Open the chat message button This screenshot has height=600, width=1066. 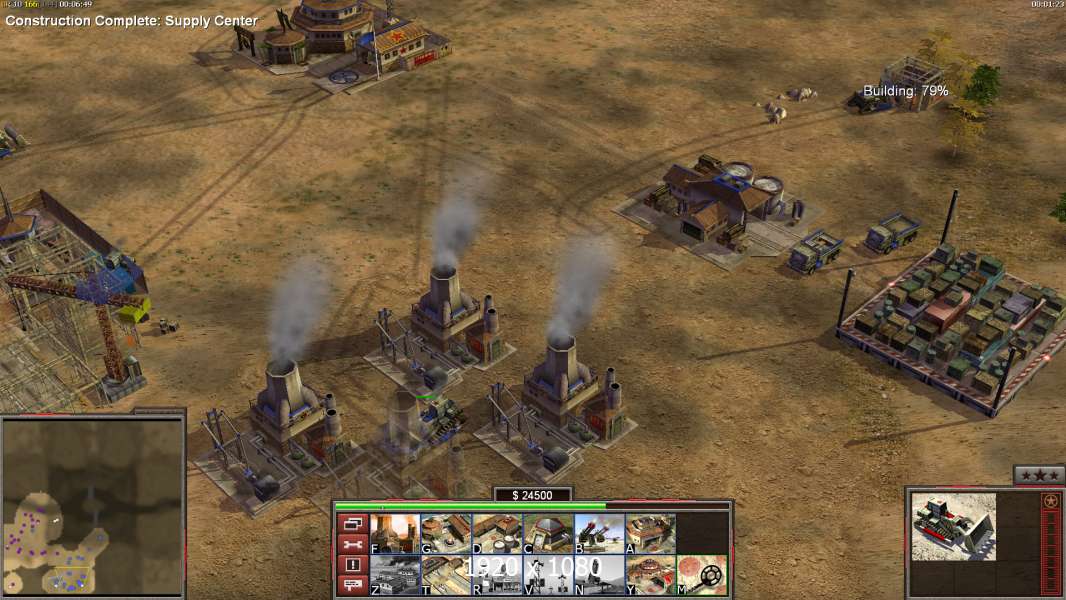(x=352, y=585)
